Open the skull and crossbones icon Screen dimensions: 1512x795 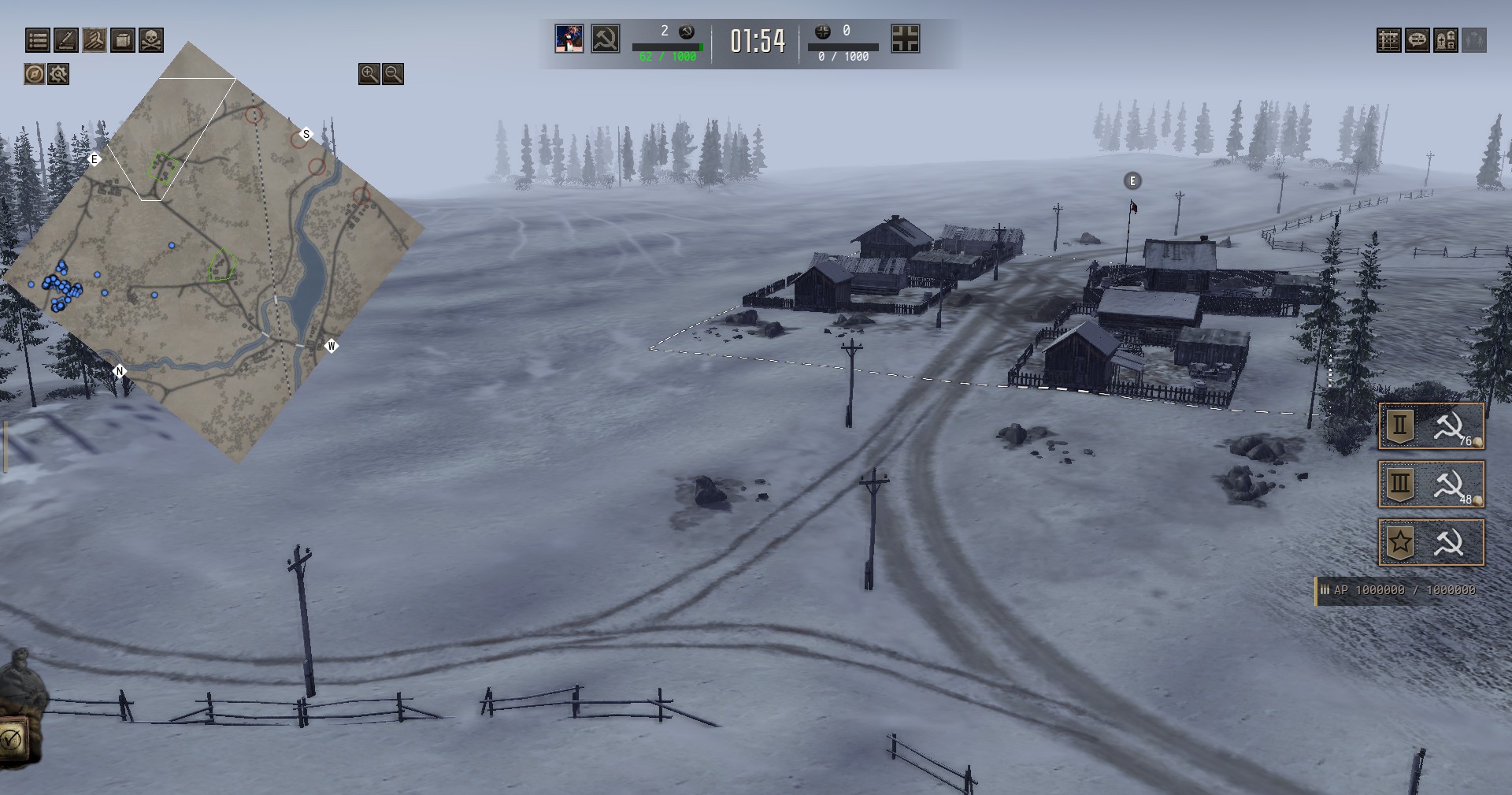151,39
